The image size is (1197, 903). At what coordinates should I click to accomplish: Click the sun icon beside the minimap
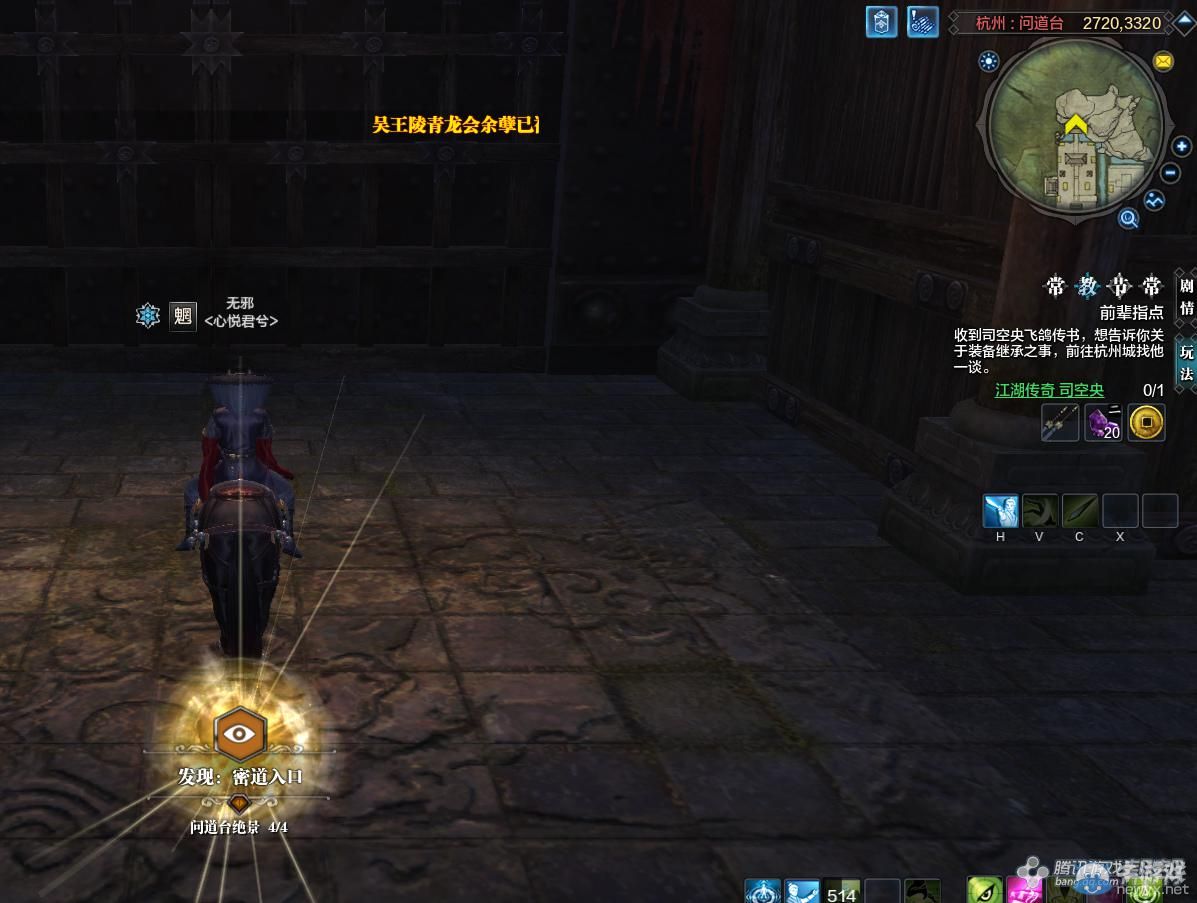pos(989,62)
